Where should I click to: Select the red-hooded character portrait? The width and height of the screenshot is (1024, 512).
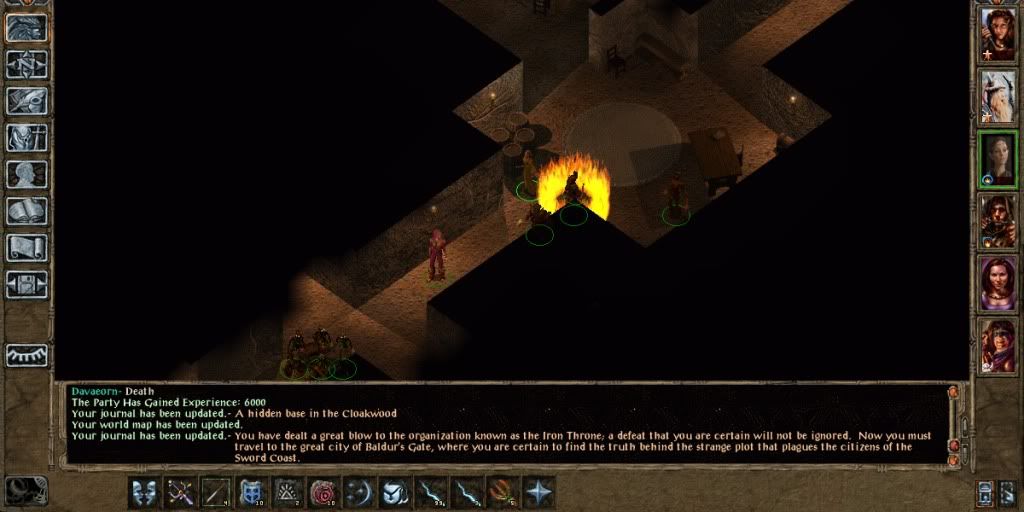pos(998,346)
